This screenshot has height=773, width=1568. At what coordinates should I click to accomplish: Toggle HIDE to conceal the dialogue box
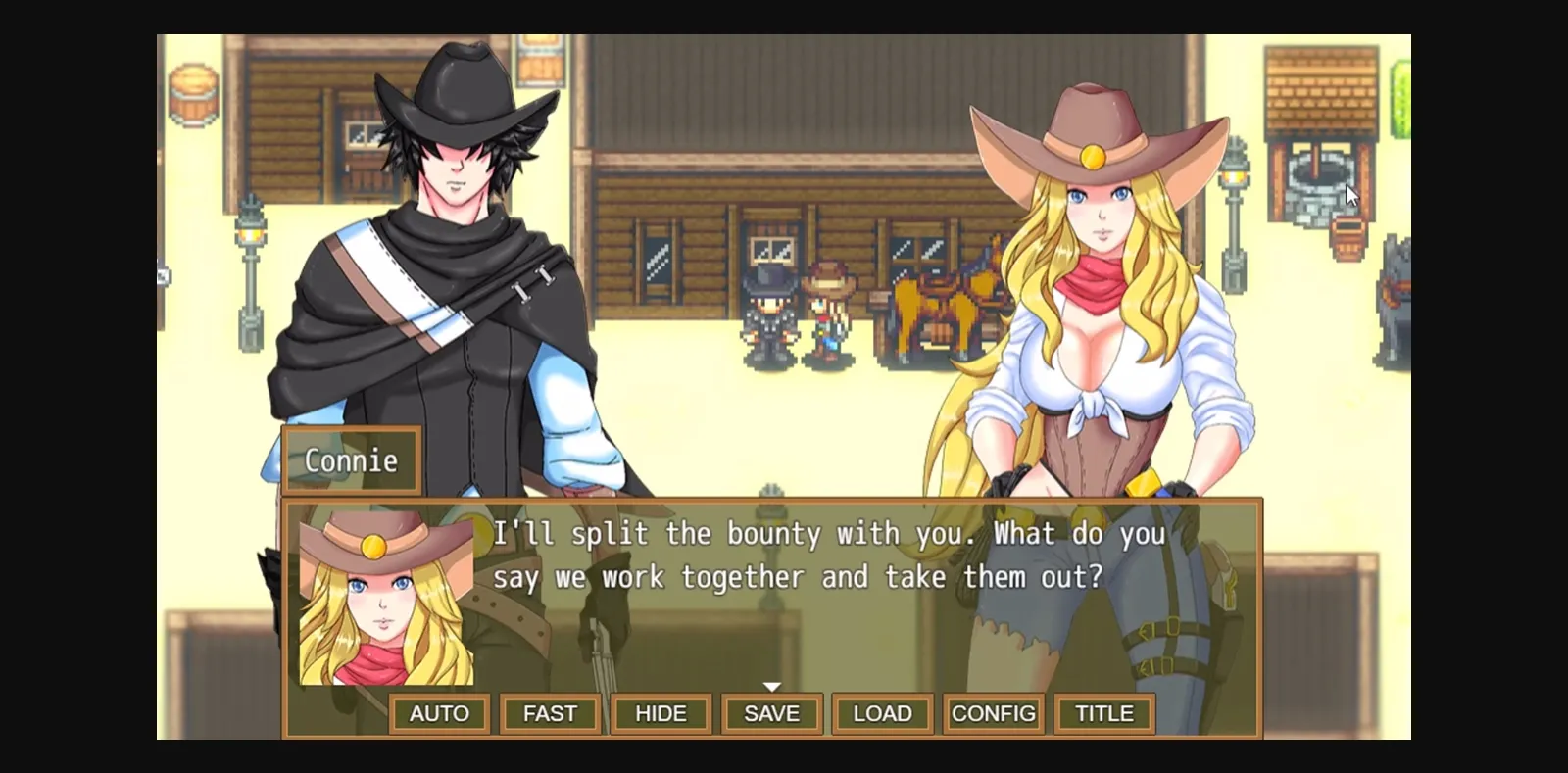[661, 713]
